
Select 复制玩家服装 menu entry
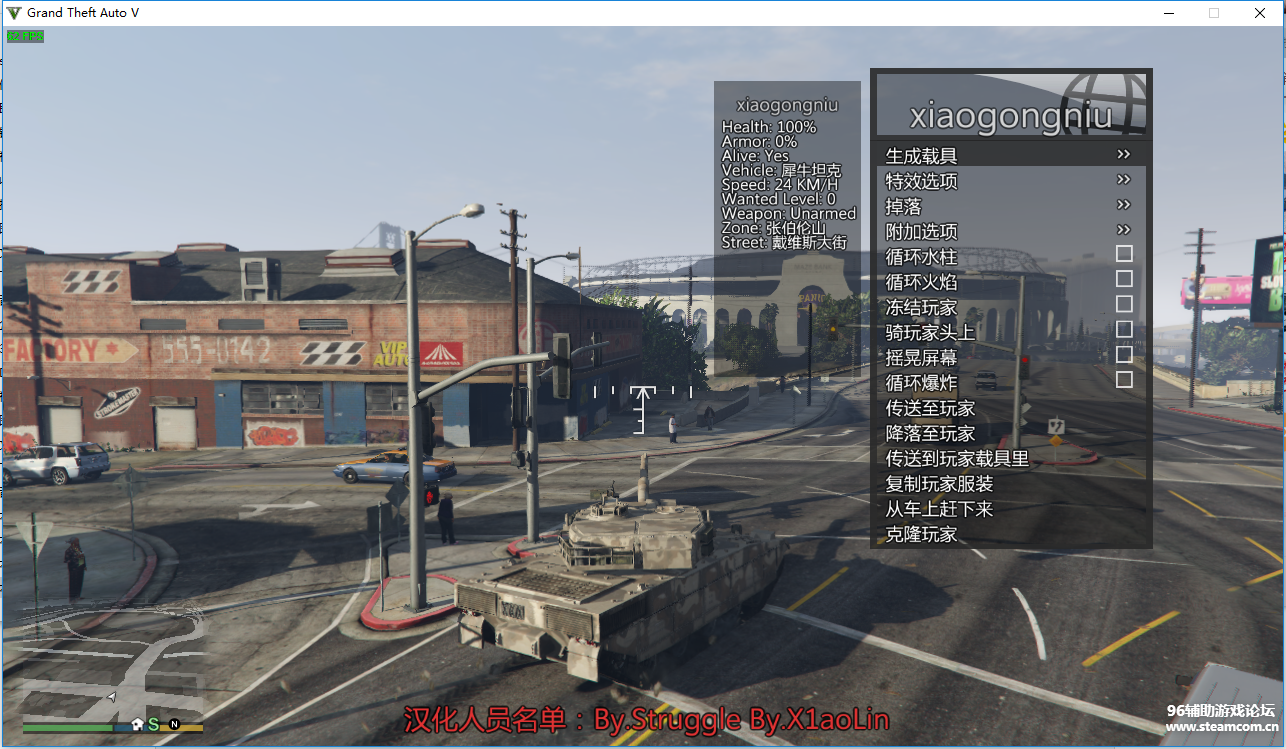pyautogui.click(x=940, y=484)
